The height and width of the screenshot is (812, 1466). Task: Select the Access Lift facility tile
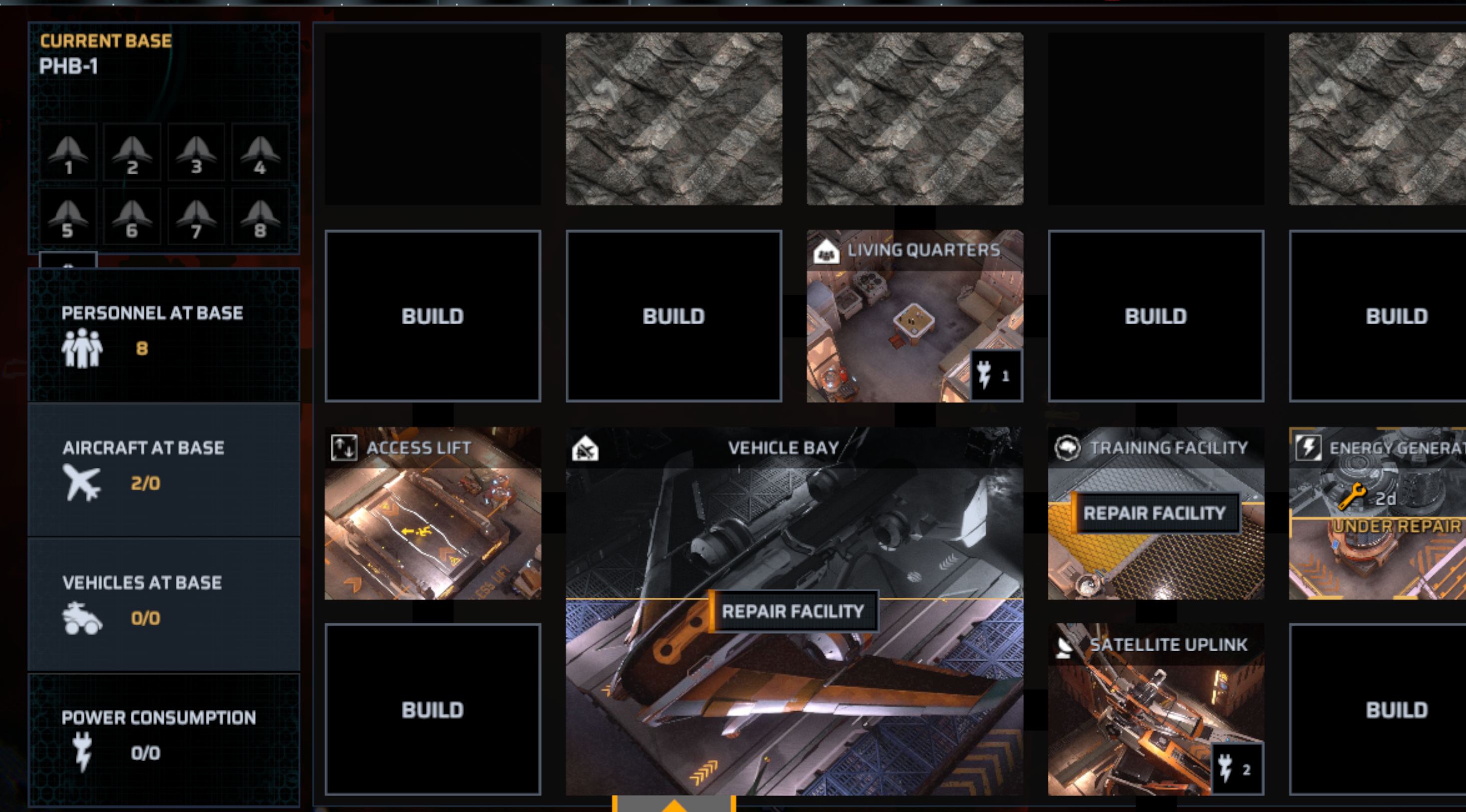(433, 513)
